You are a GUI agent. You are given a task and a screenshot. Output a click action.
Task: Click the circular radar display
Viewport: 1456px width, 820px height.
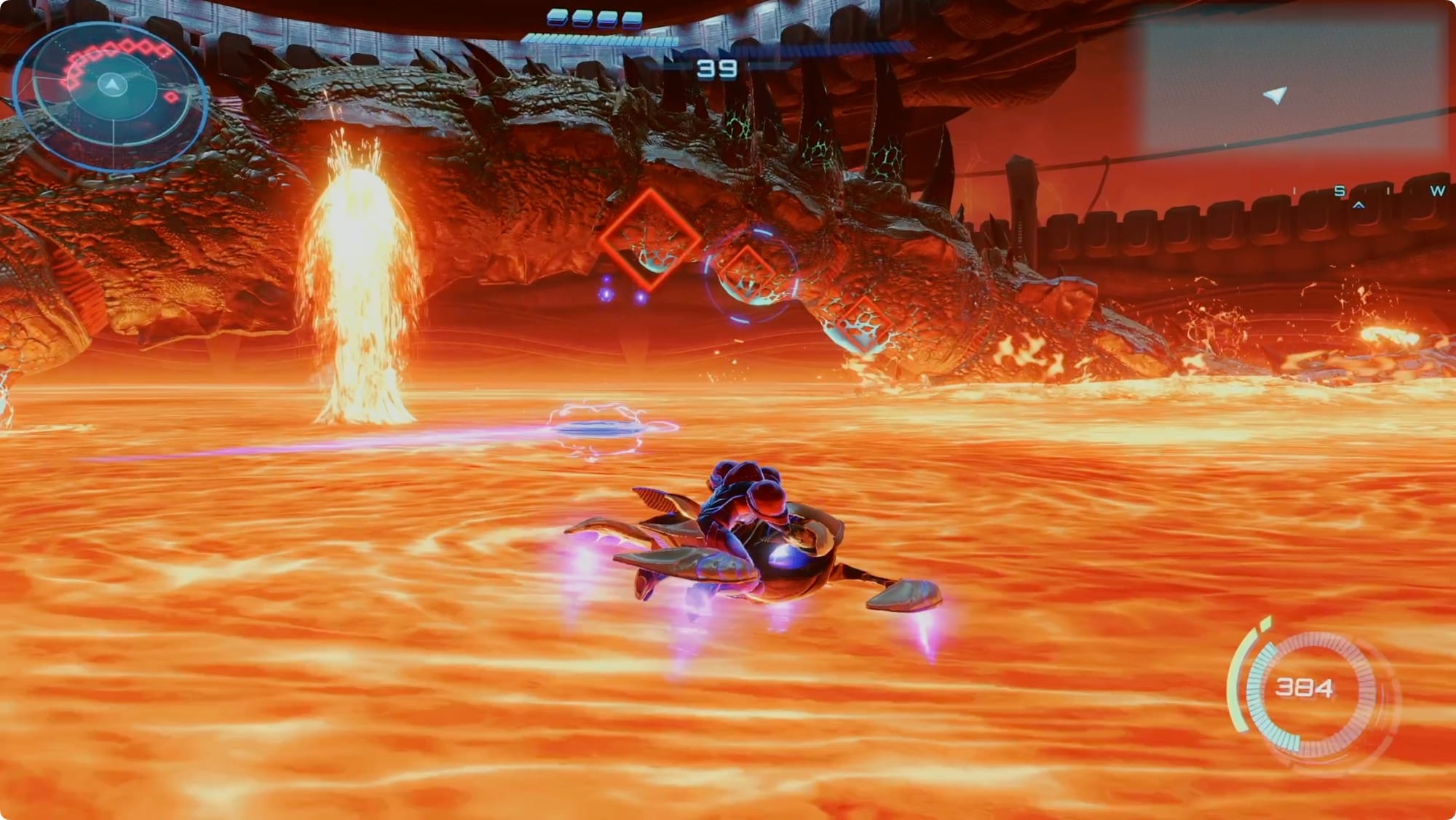(x=111, y=95)
